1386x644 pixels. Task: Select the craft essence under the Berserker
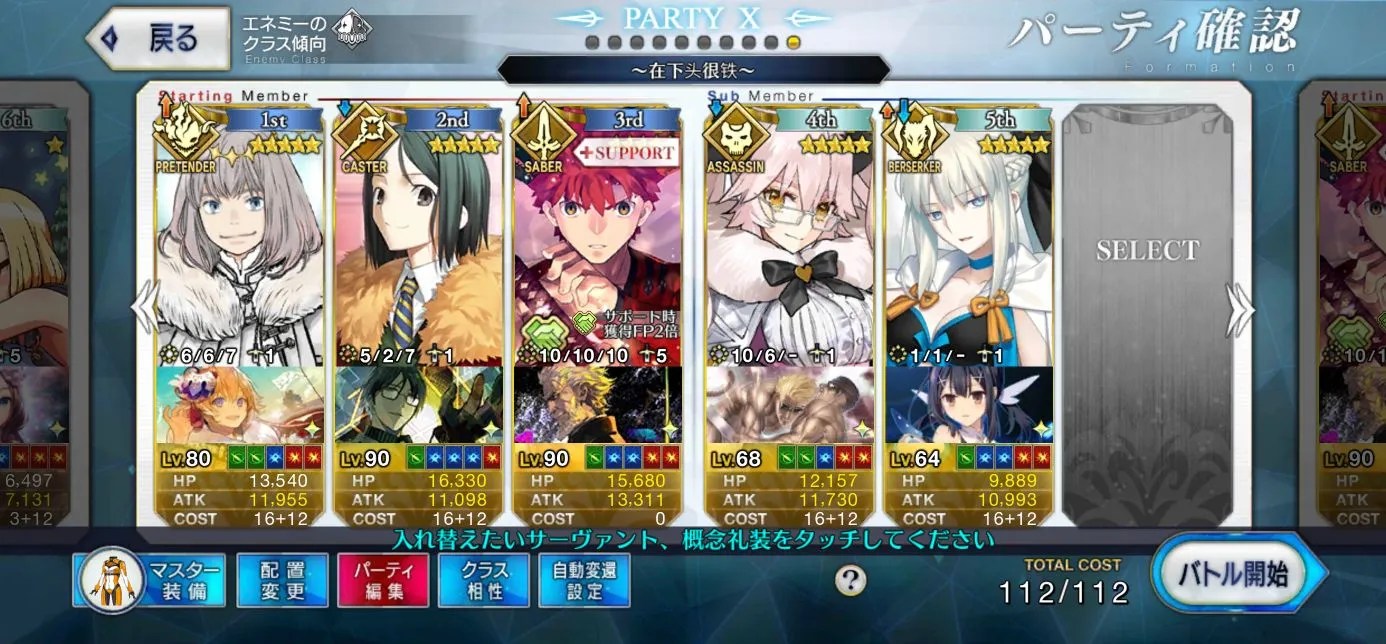pyautogui.click(x=968, y=405)
